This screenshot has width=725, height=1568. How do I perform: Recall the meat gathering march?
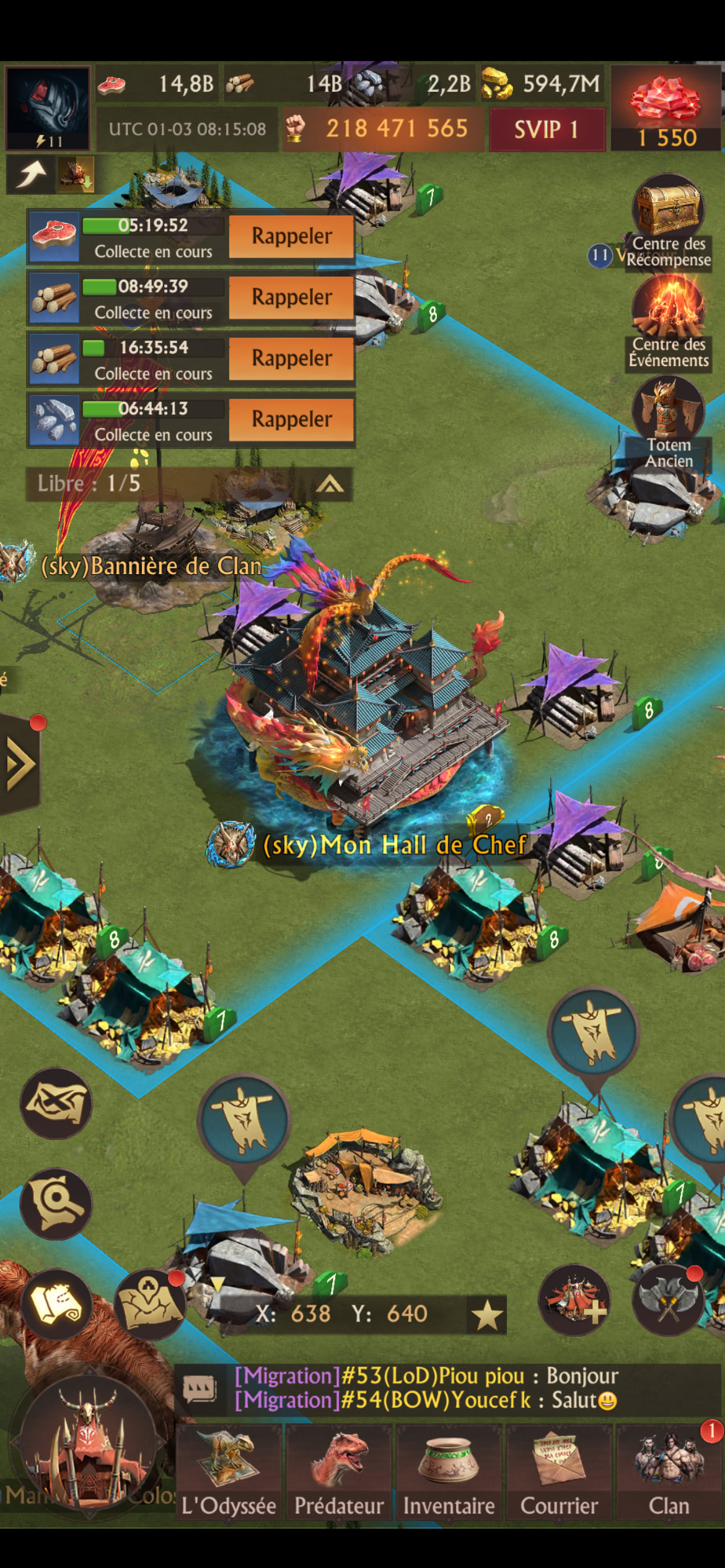click(291, 237)
